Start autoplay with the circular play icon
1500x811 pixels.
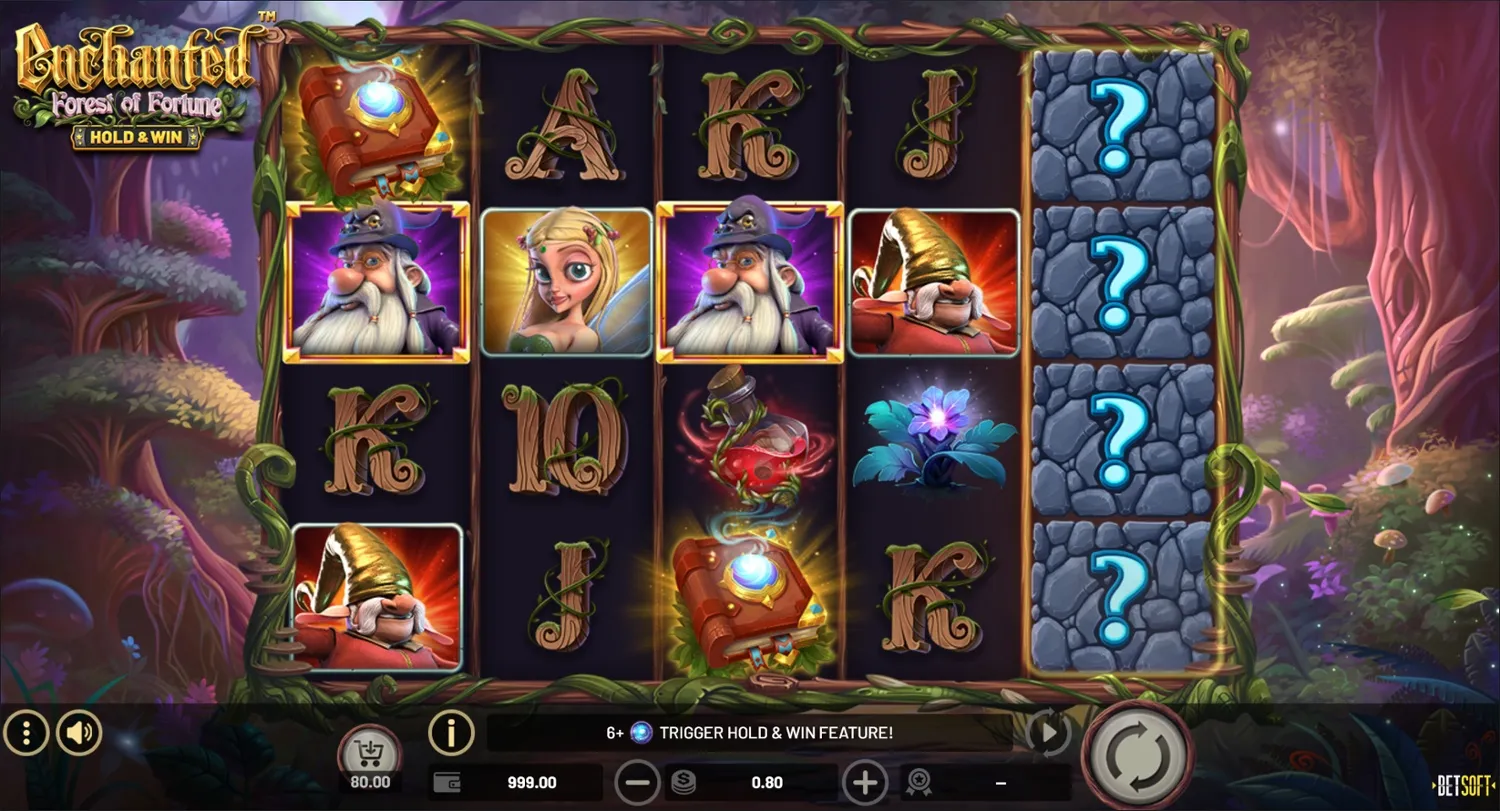point(1048,732)
